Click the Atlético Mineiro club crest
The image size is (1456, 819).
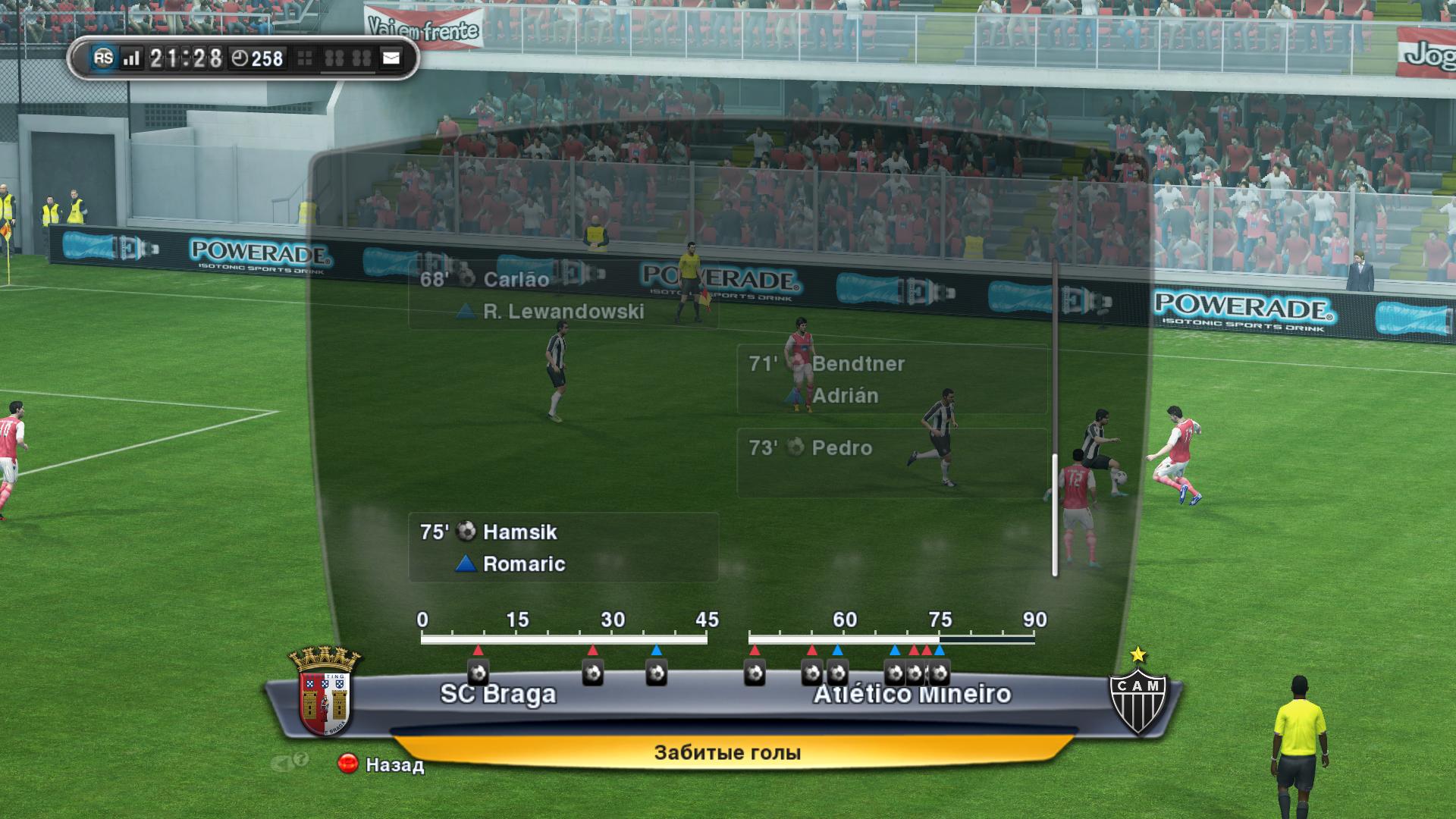1137,695
